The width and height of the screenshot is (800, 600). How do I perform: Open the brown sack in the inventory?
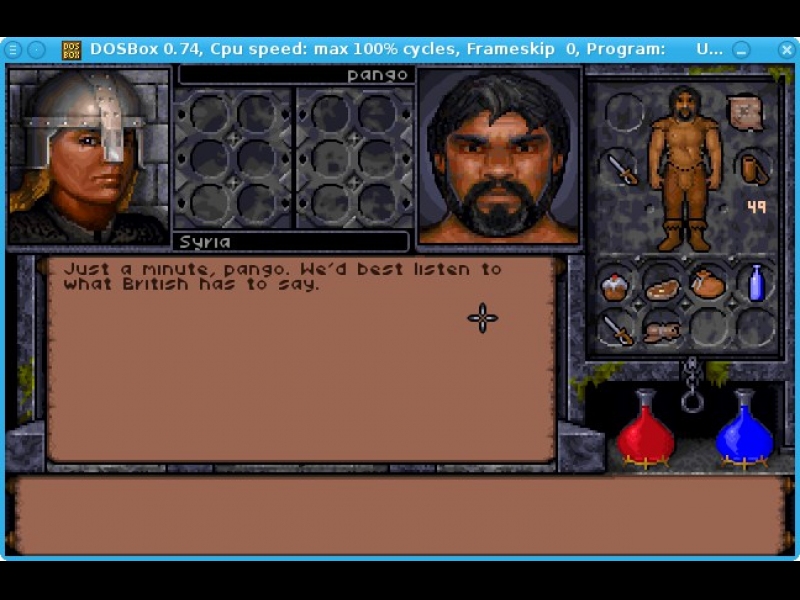click(707, 284)
